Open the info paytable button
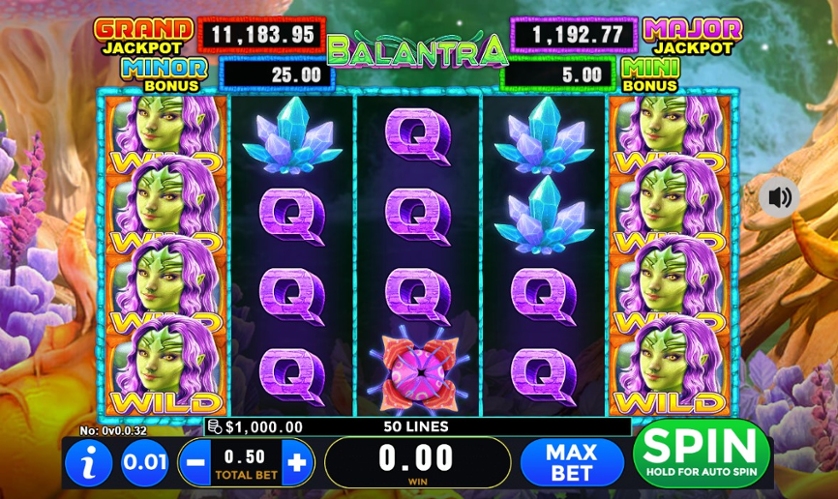 (88, 464)
